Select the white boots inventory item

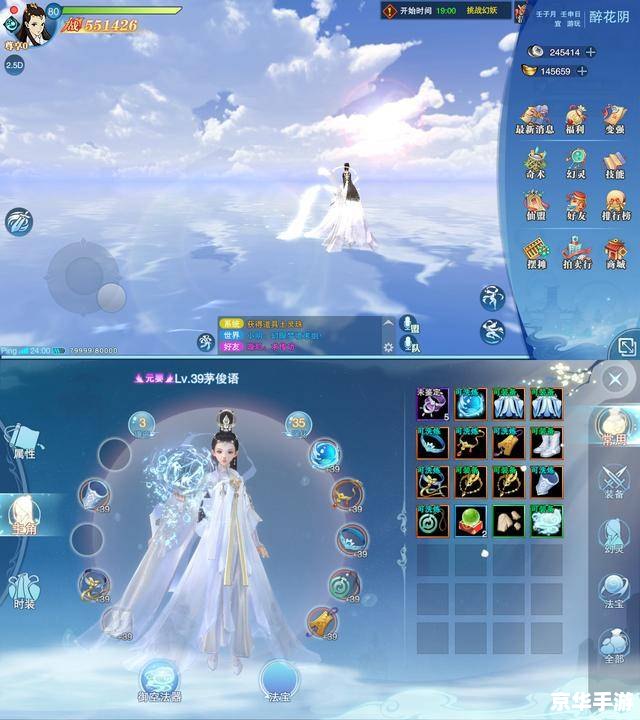pyautogui.click(x=546, y=442)
